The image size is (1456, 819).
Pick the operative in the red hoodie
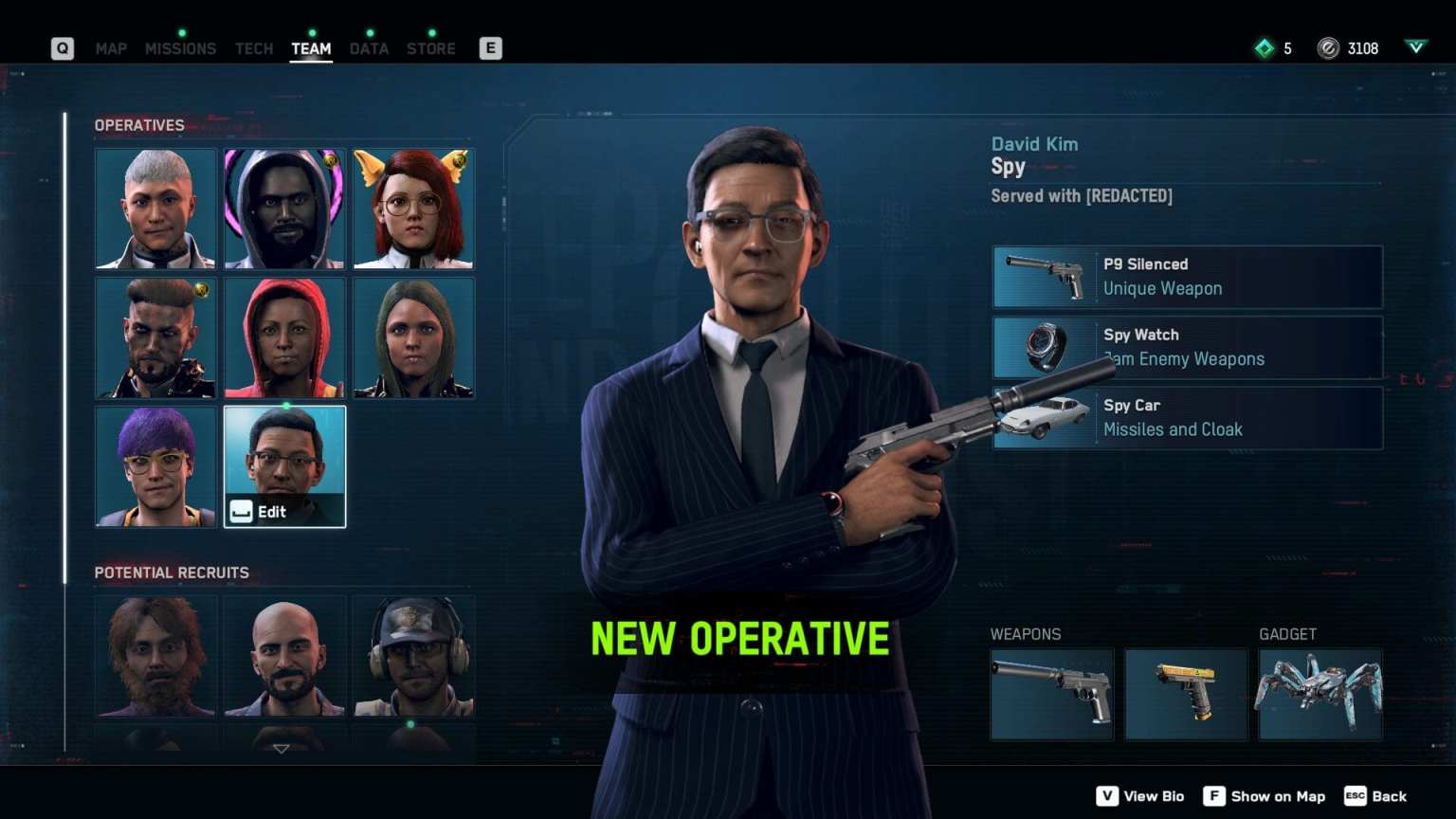pyautogui.click(x=284, y=337)
